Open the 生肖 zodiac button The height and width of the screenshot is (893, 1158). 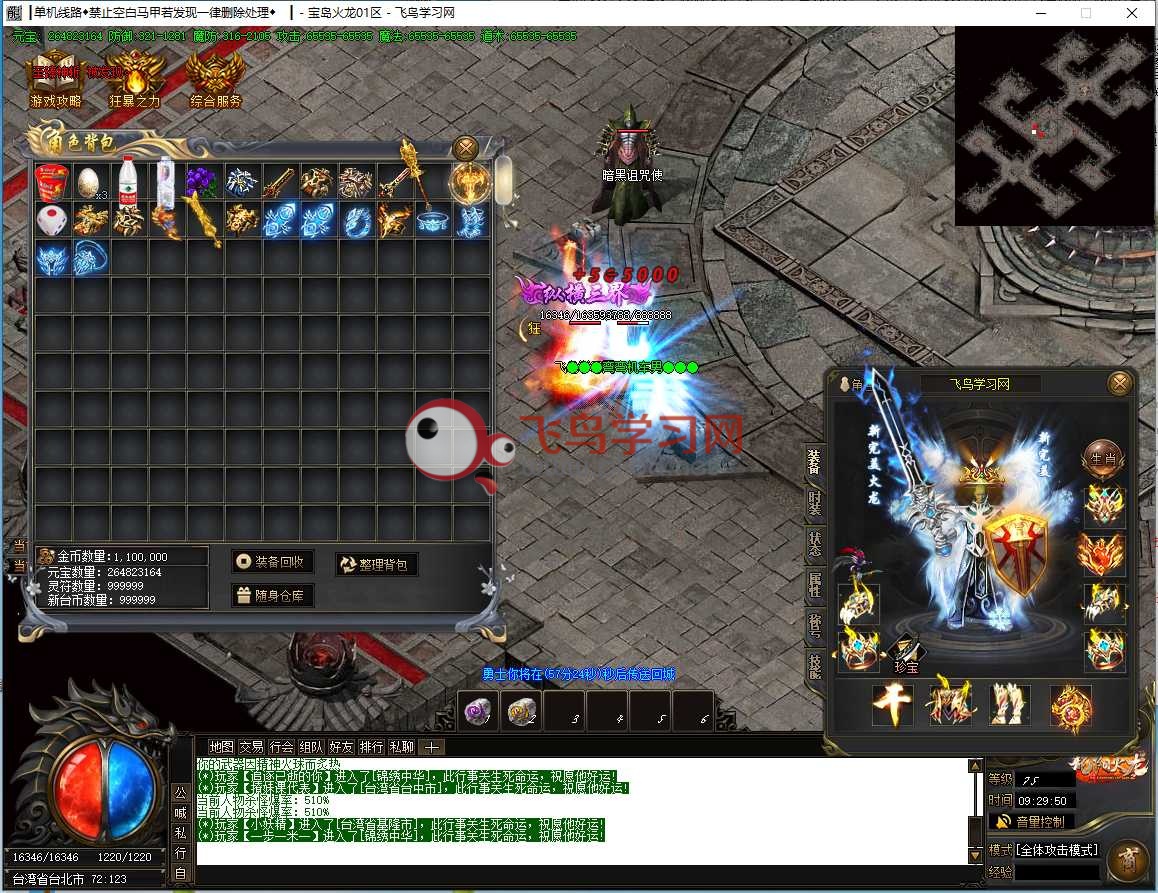(x=1102, y=457)
